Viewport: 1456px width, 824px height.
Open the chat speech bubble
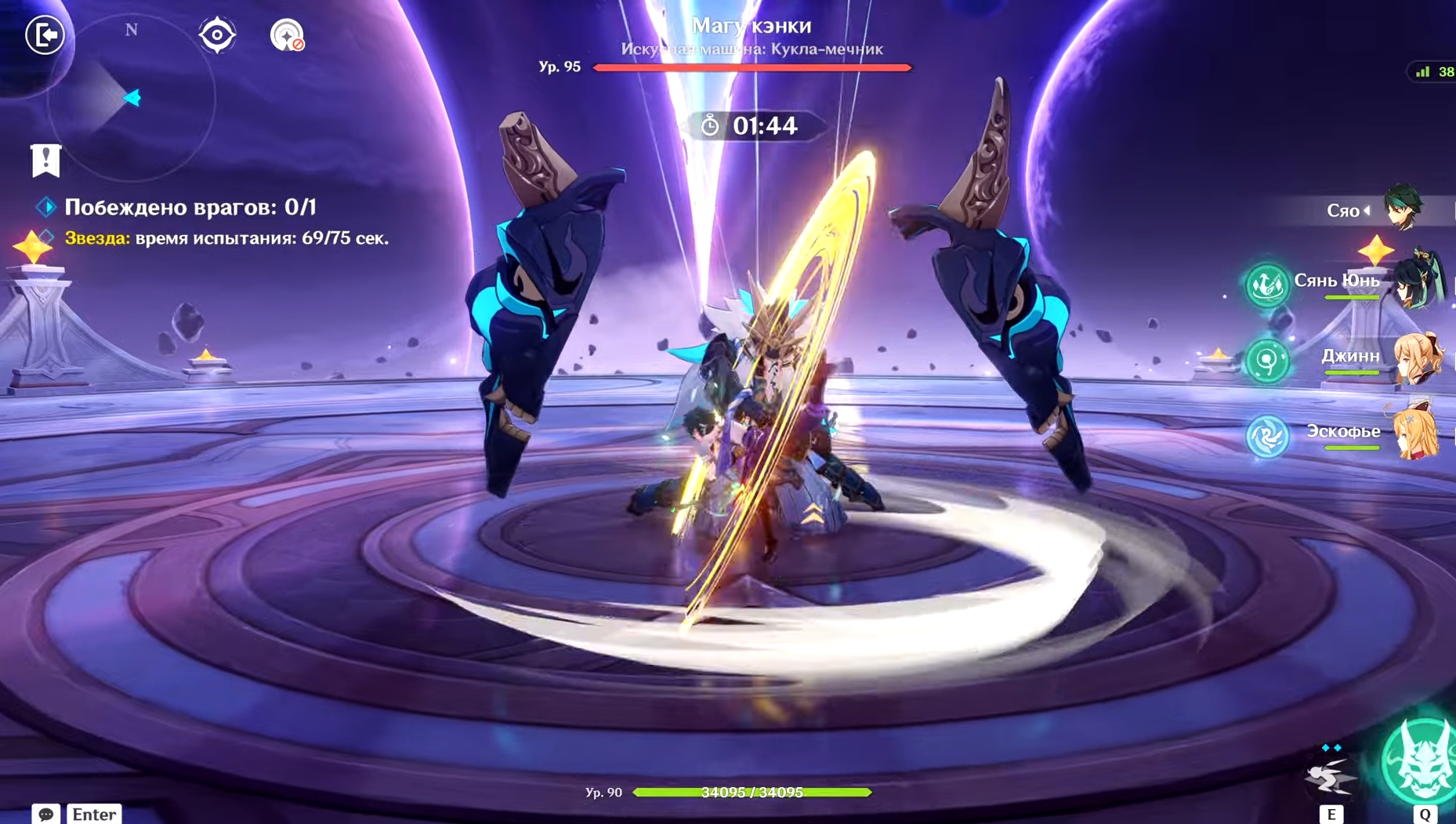[x=45, y=814]
